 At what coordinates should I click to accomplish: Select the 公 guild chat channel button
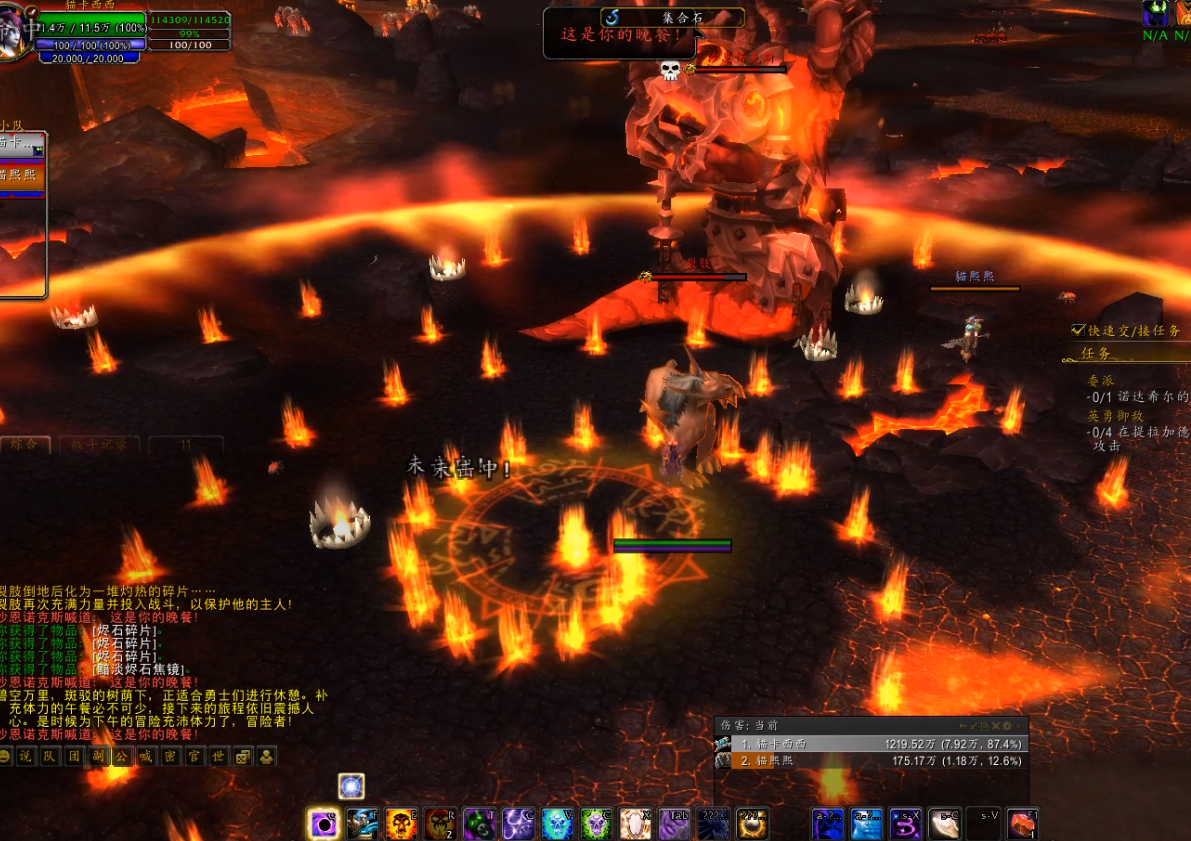(x=122, y=757)
